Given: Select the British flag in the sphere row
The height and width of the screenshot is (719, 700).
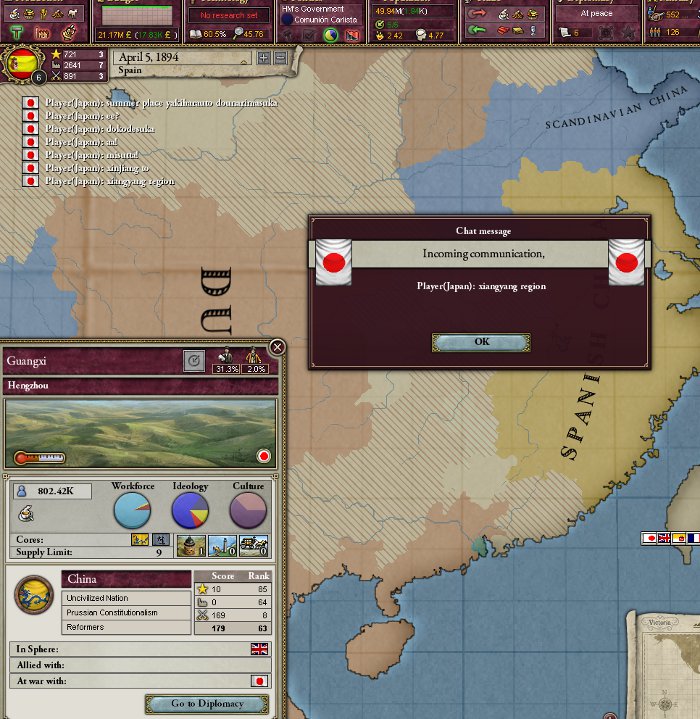Looking at the screenshot, I should click(x=259, y=649).
